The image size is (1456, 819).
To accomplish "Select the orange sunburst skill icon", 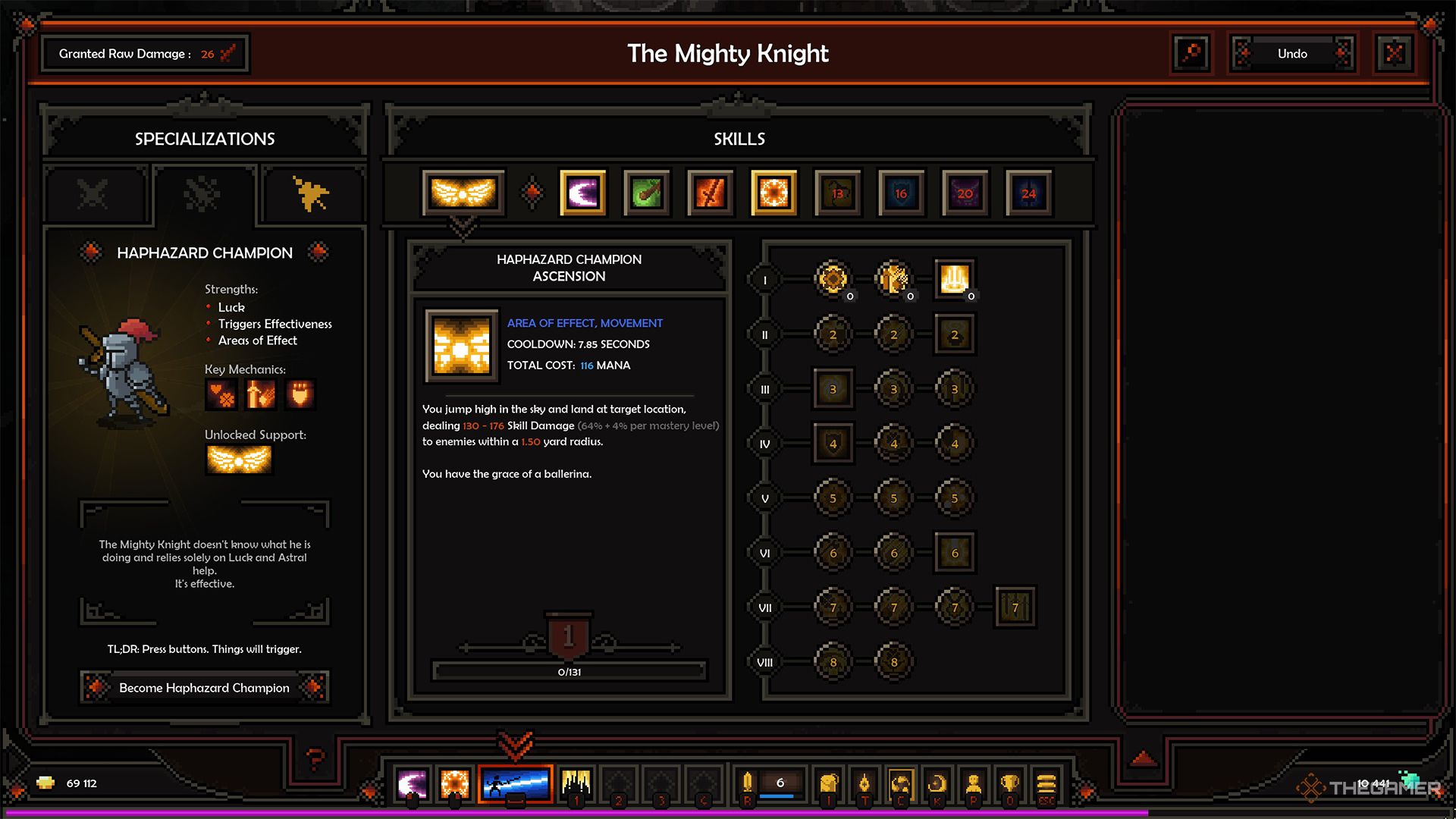I will (x=773, y=193).
